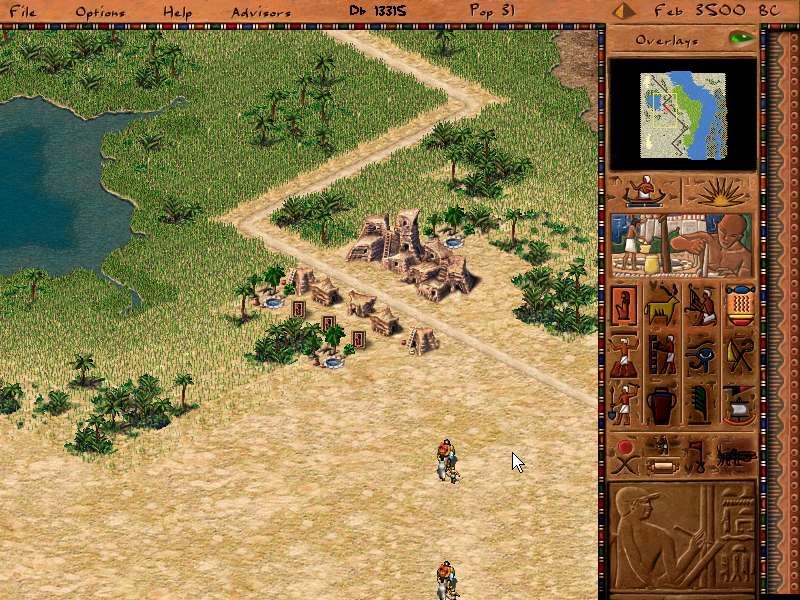This screenshot has width=800, height=600.
Task: Click the locust insect icon
Action: point(733,455)
